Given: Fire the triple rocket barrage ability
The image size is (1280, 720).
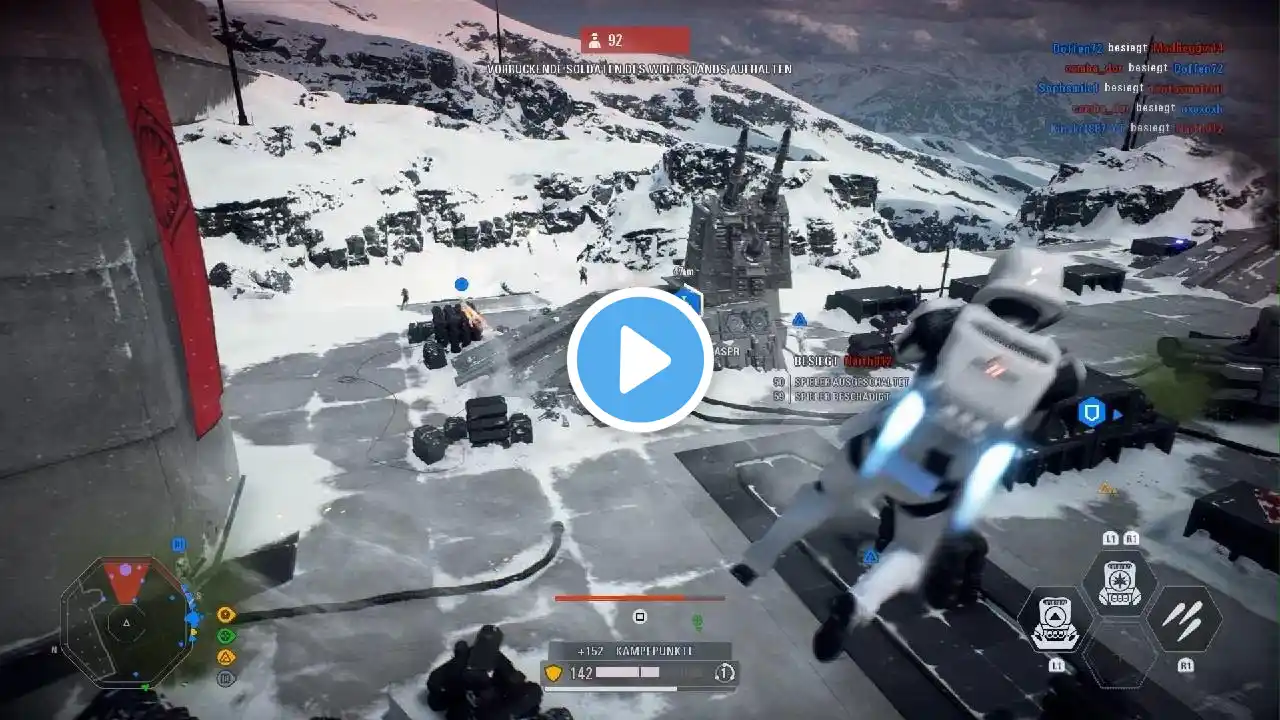Looking at the screenshot, I should click(x=1184, y=619).
